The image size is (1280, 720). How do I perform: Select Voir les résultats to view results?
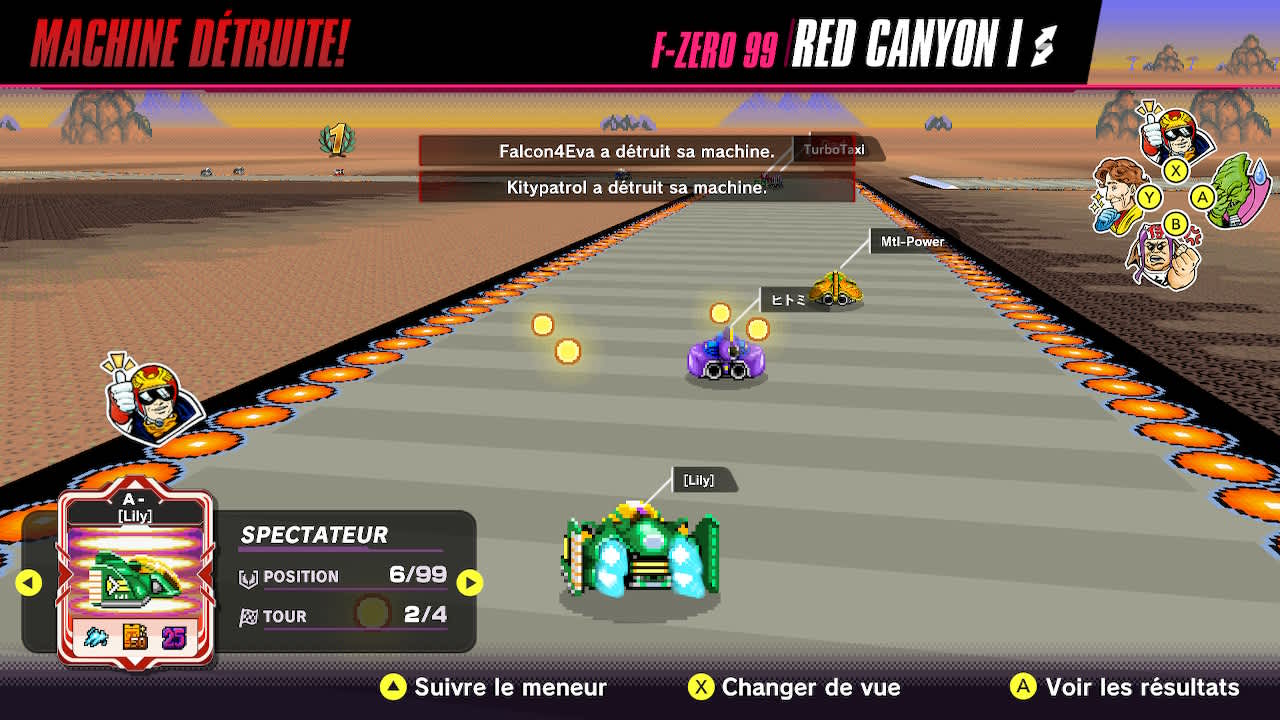1126,688
